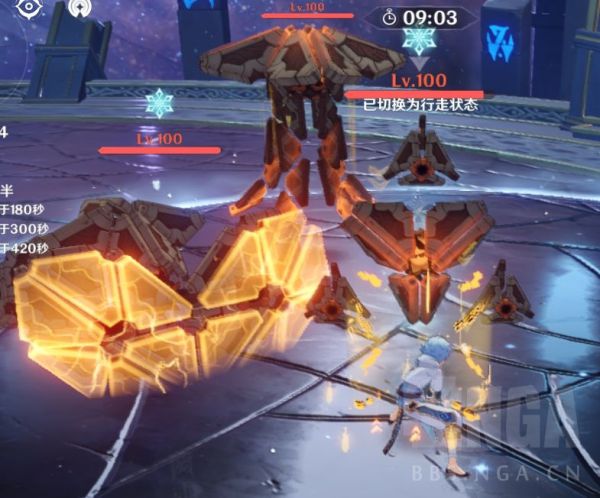Screen dimensions: 600x498
Task: Open the eye-shaped elemental sight icon
Action: pos(29,6)
